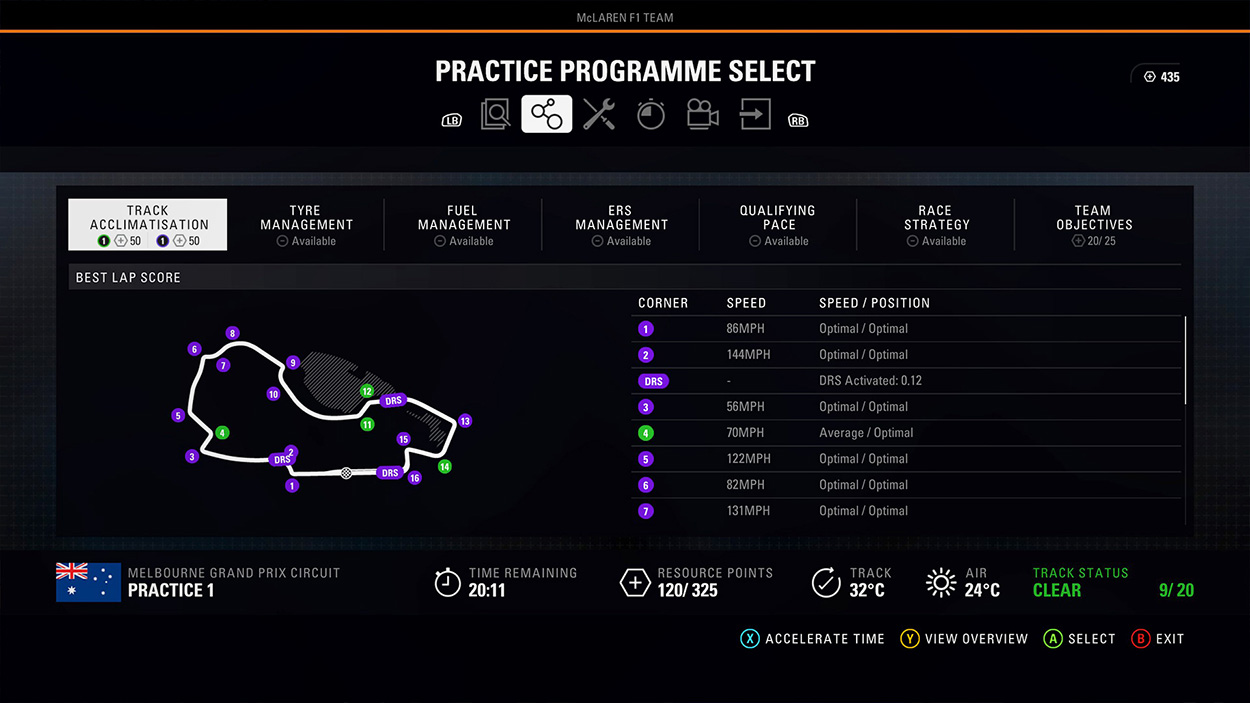Switch to the Tyre Management programme
The height and width of the screenshot is (703, 1250).
pyautogui.click(x=306, y=224)
